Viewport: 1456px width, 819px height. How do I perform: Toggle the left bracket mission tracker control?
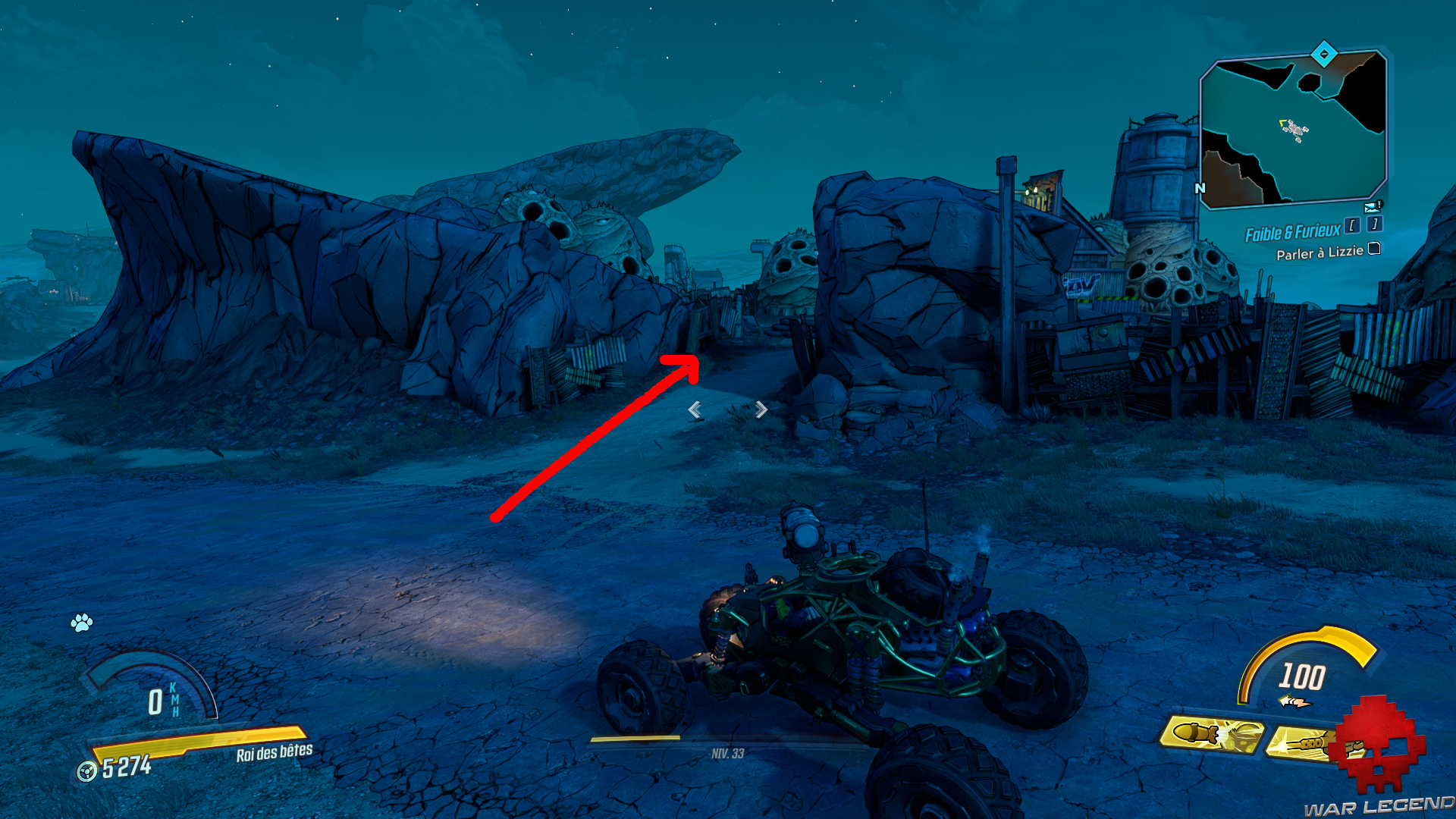tap(1351, 226)
